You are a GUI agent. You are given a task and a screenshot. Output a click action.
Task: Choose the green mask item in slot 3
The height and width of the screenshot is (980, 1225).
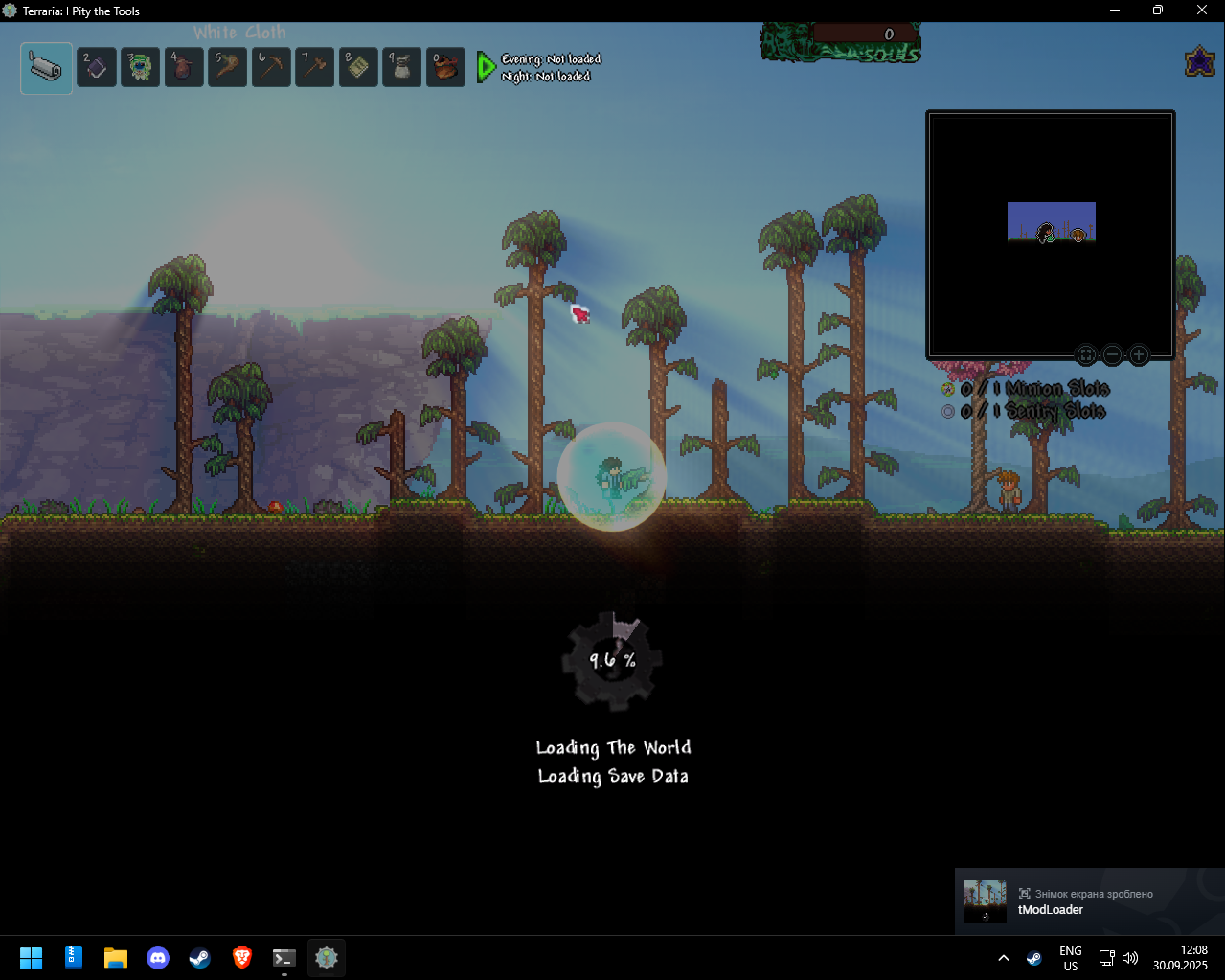140,68
